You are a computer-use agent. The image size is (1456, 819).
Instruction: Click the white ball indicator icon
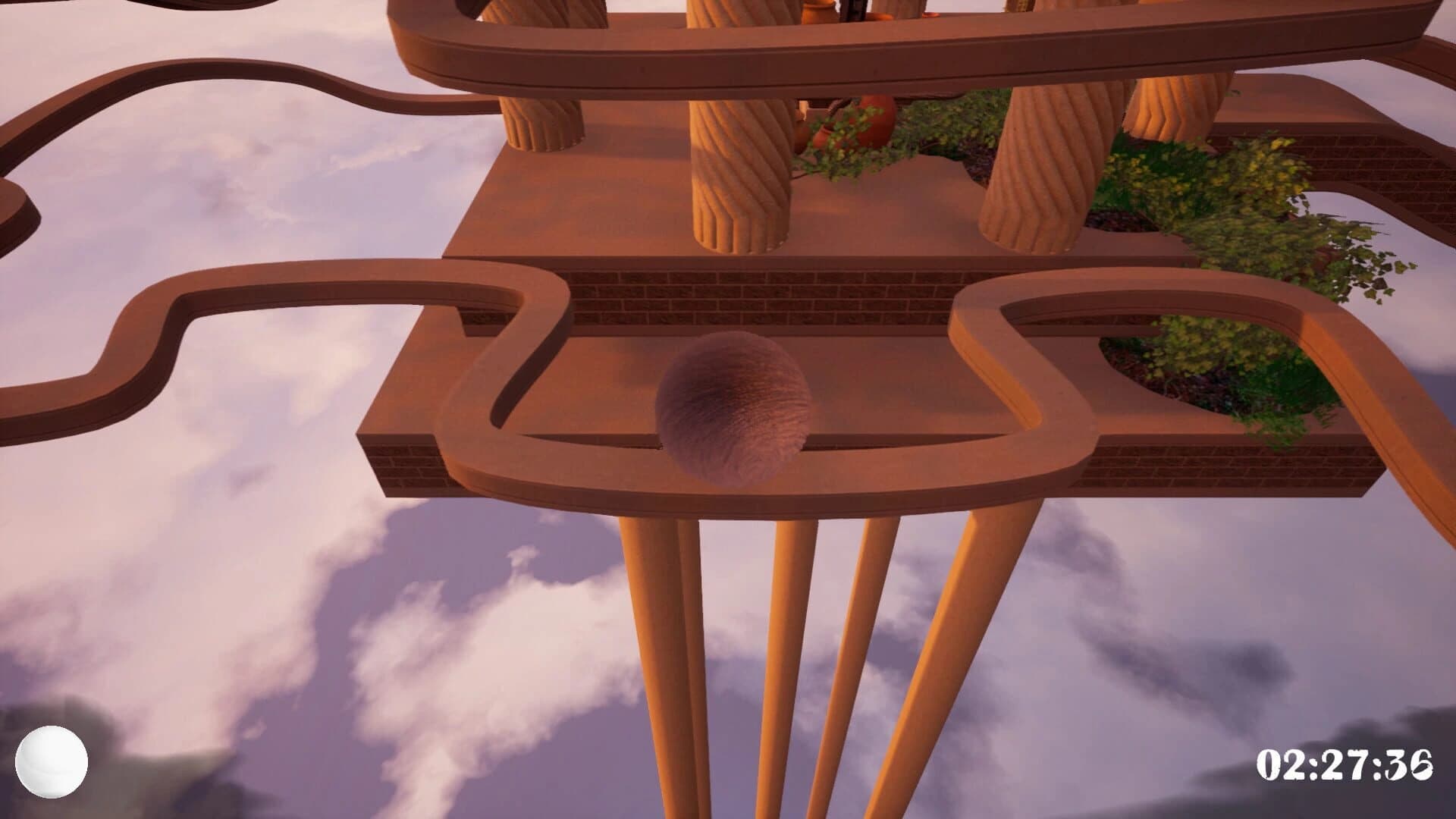(x=50, y=761)
